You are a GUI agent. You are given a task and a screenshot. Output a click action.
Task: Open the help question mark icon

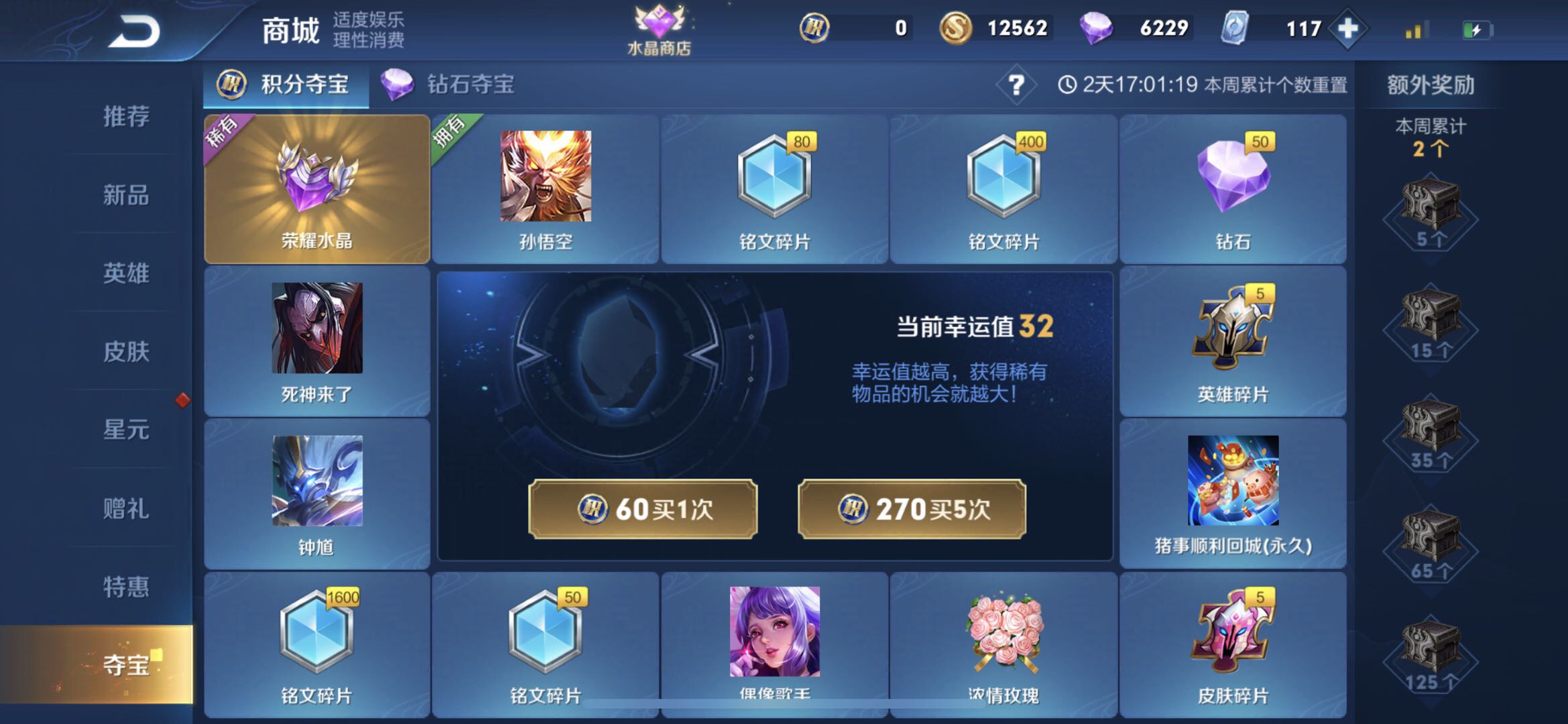[1018, 84]
